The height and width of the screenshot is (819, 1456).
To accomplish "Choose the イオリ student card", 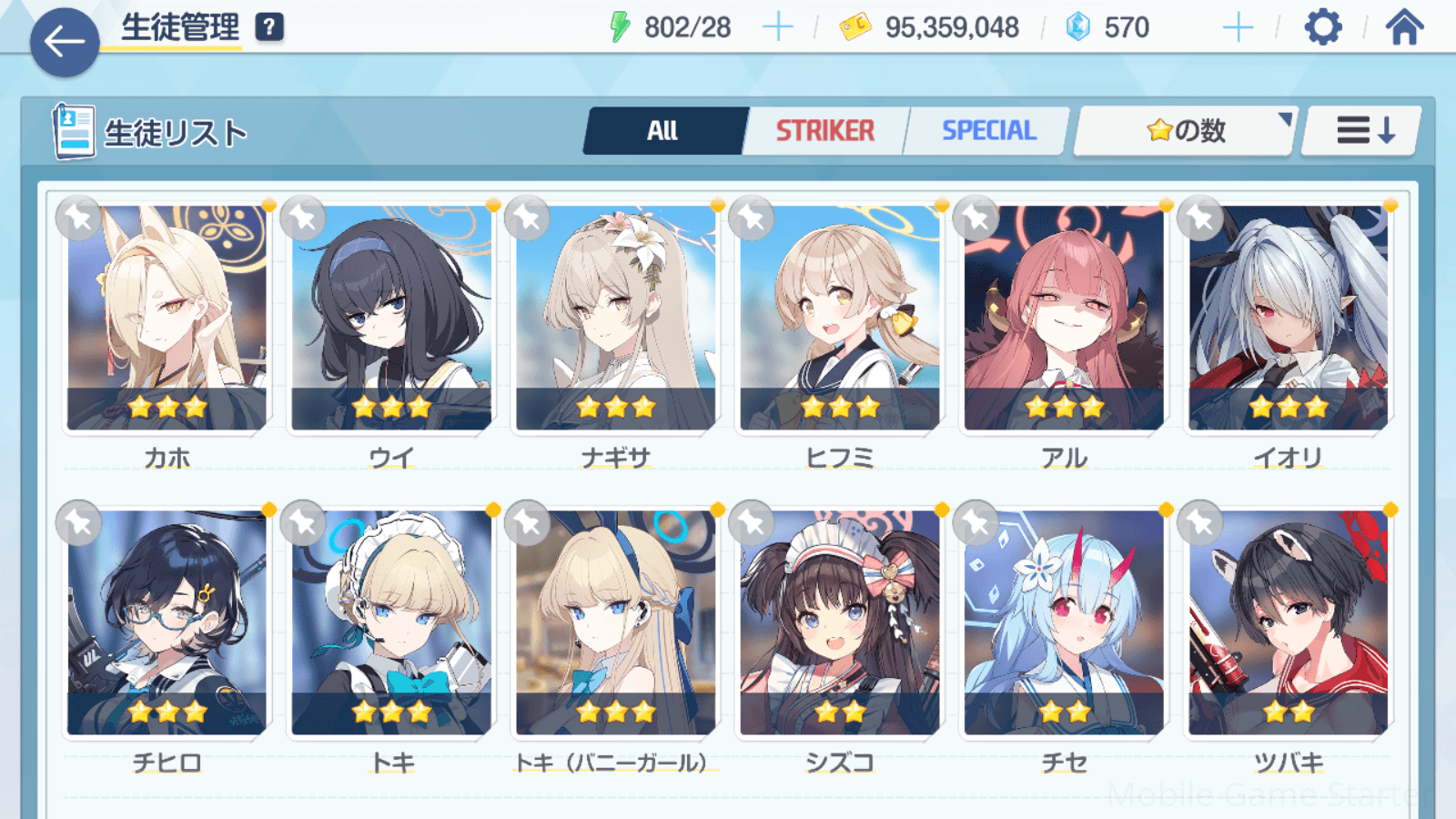I will [1289, 317].
